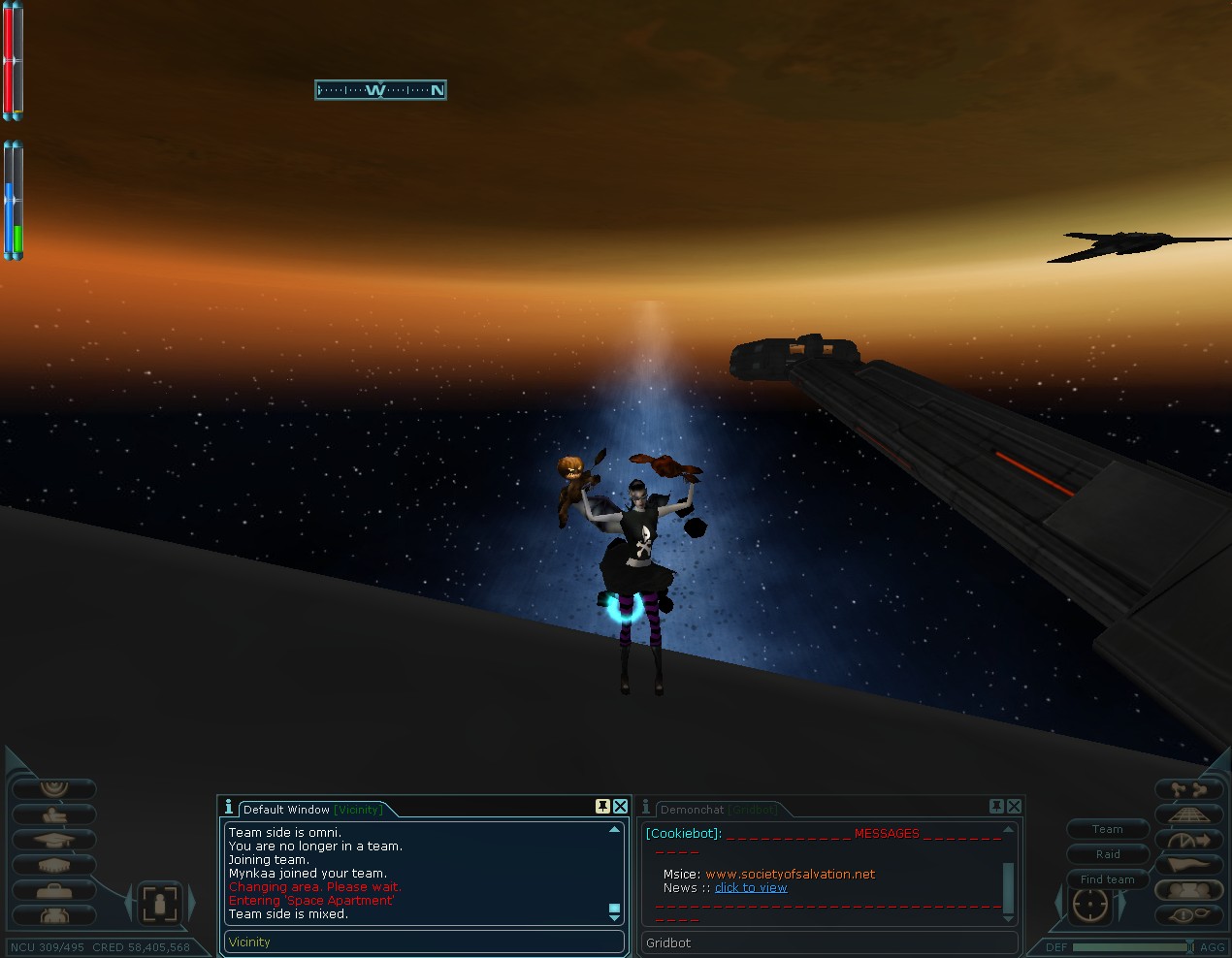Click the graduation cap skills button
This screenshot has height=958, width=1232.
pyautogui.click(x=53, y=840)
